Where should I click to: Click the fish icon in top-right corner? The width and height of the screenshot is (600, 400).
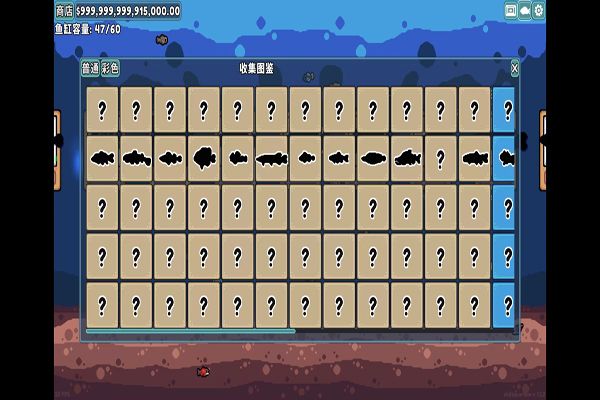pyautogui.click(x=525, y=10)
